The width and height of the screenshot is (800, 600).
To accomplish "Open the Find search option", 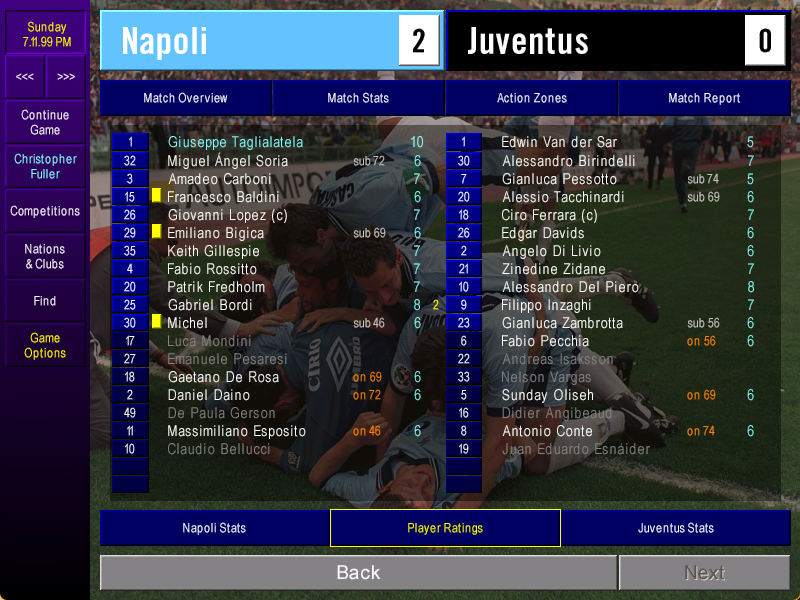I will [x=45, y=301].
